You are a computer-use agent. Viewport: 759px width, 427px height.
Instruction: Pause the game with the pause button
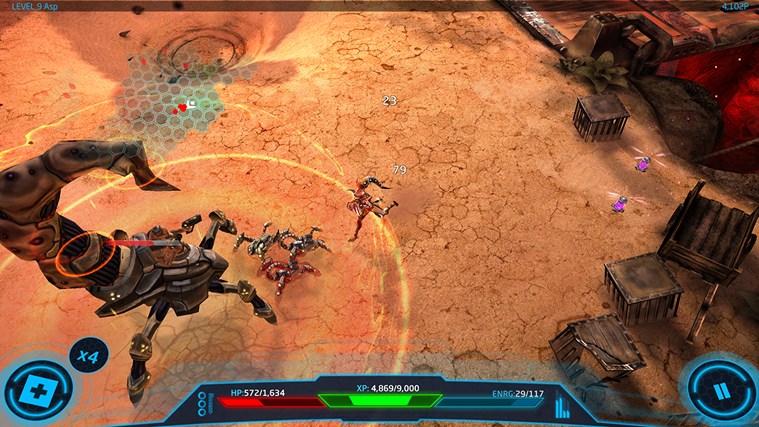click(x=721, y=389)
